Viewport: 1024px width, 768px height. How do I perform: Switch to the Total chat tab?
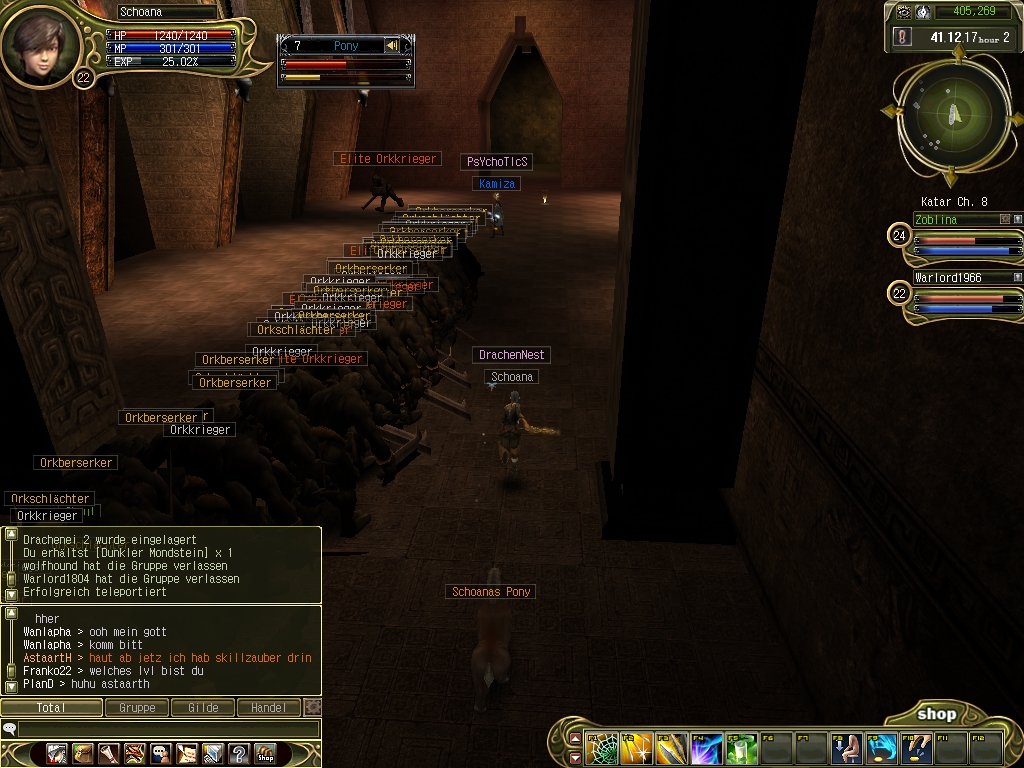coord(51,708)
